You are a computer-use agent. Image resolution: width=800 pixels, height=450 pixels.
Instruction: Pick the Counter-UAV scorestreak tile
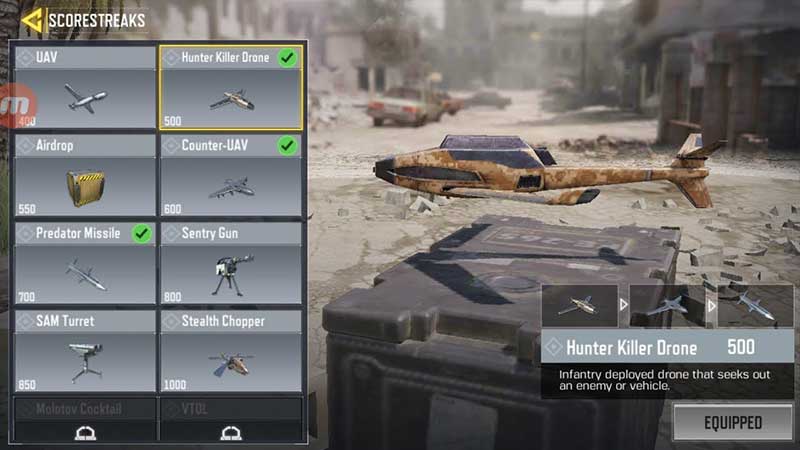231,175
